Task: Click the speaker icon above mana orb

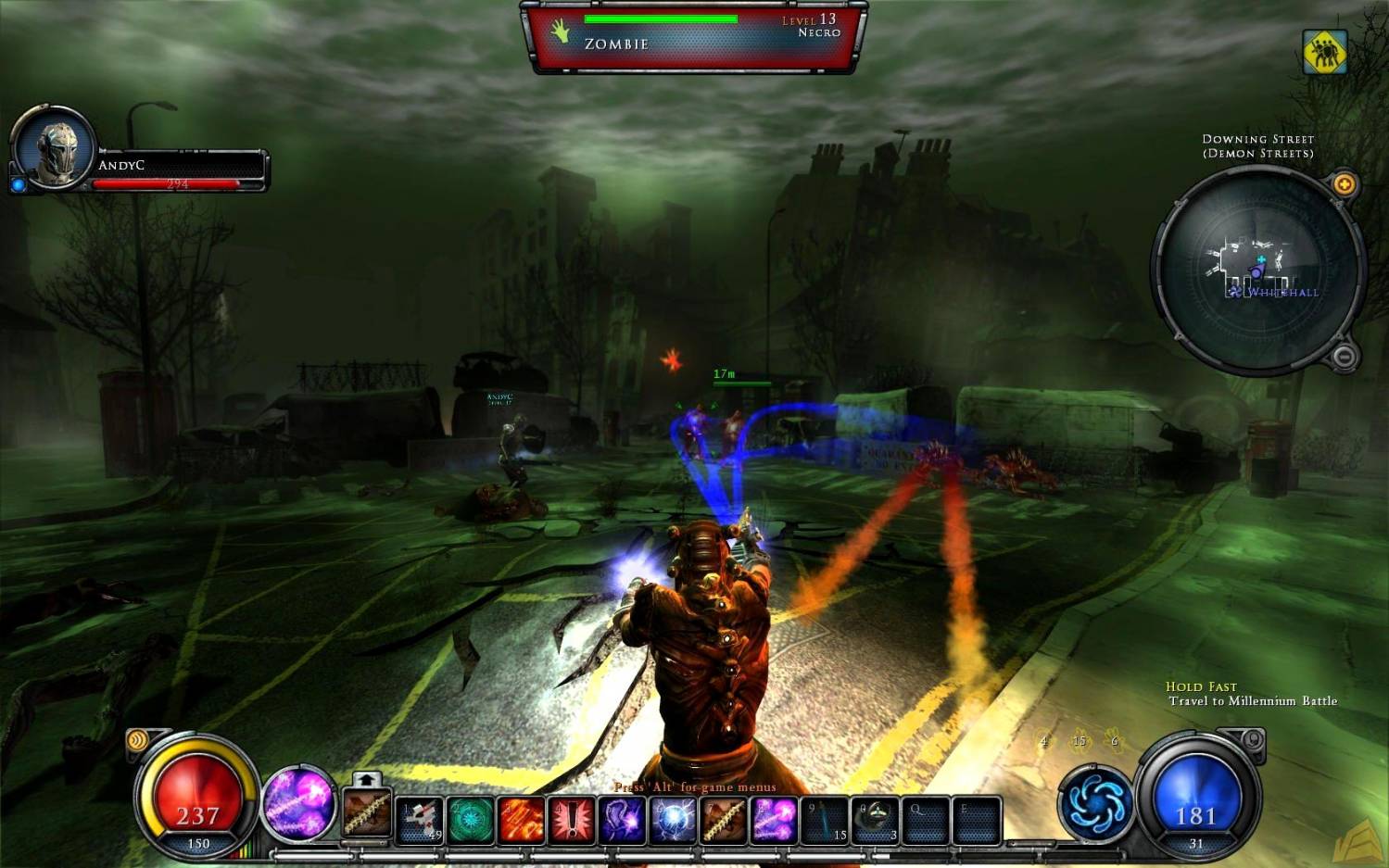Action: (1252, 739)
